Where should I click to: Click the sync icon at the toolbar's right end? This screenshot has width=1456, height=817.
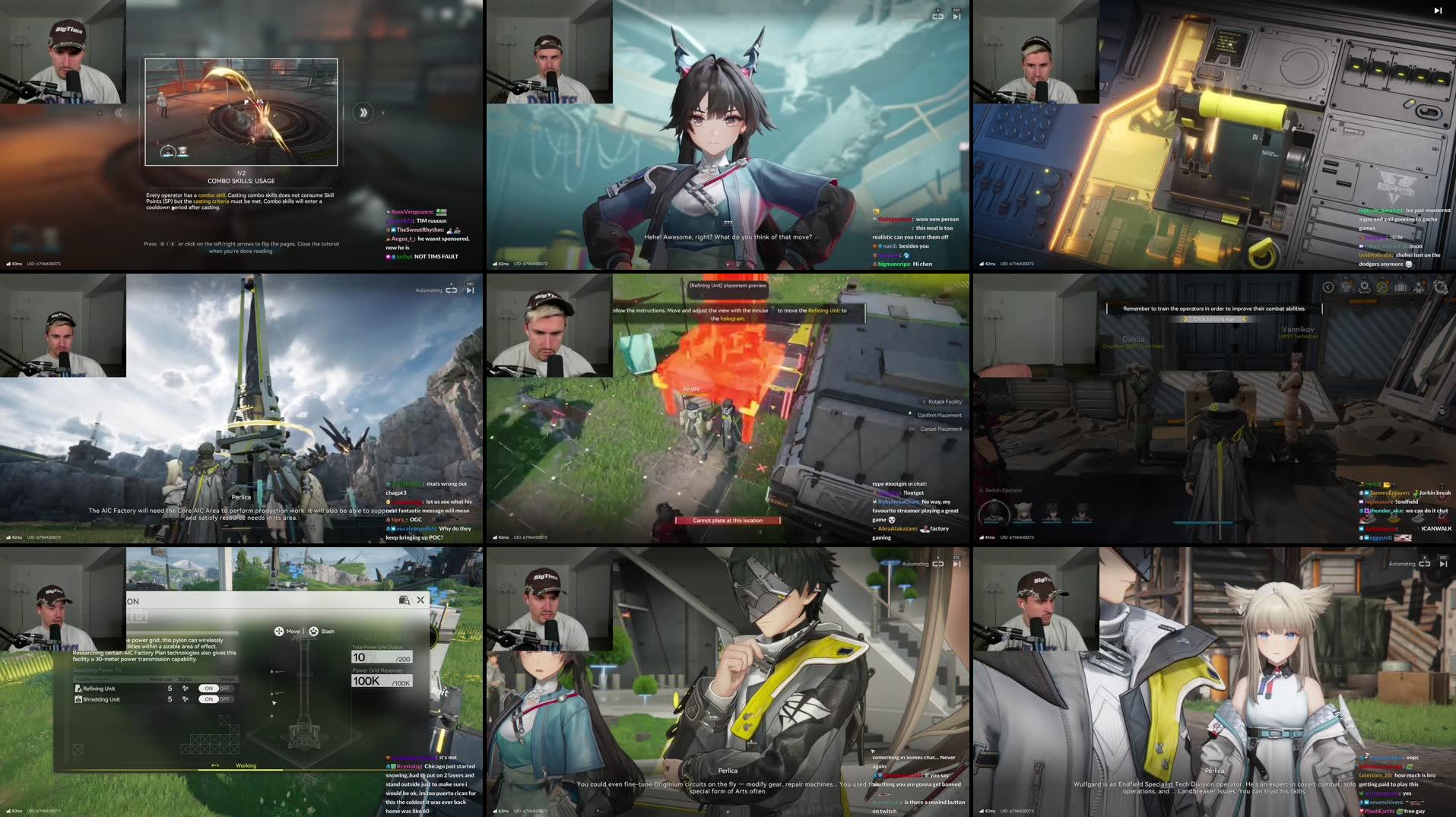(1442, 287)
